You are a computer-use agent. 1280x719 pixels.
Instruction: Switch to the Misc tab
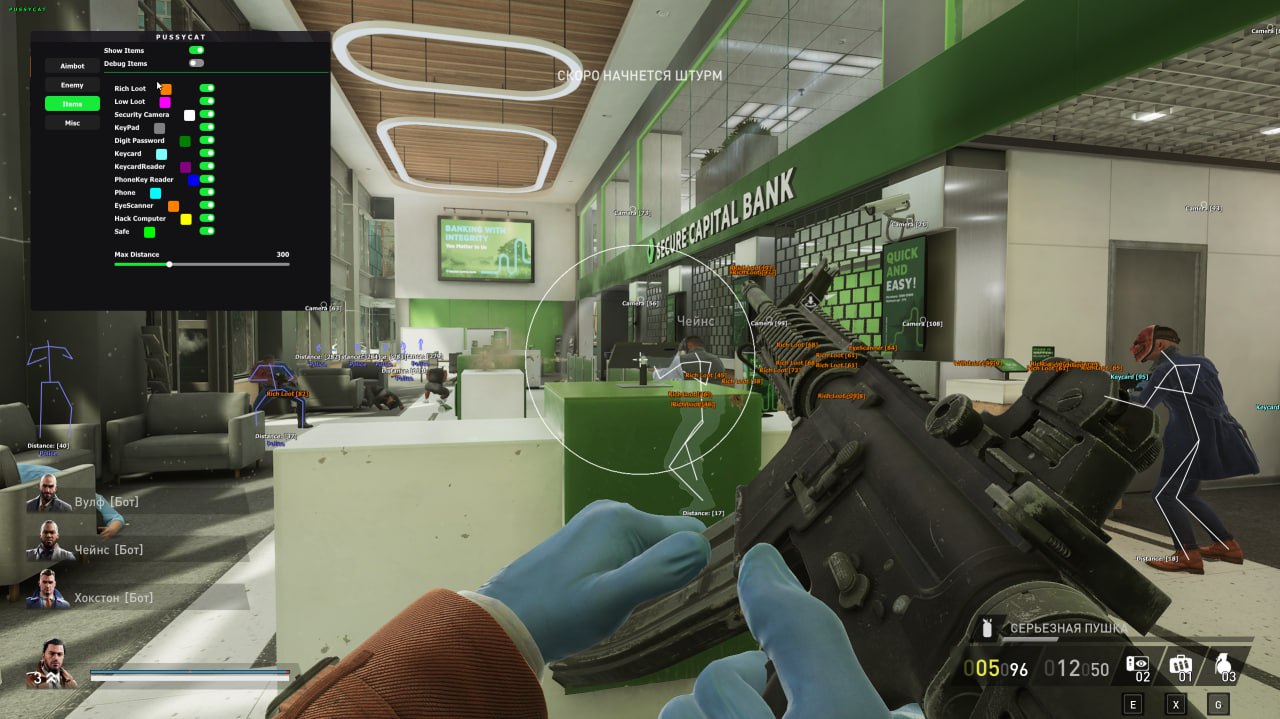72,123
